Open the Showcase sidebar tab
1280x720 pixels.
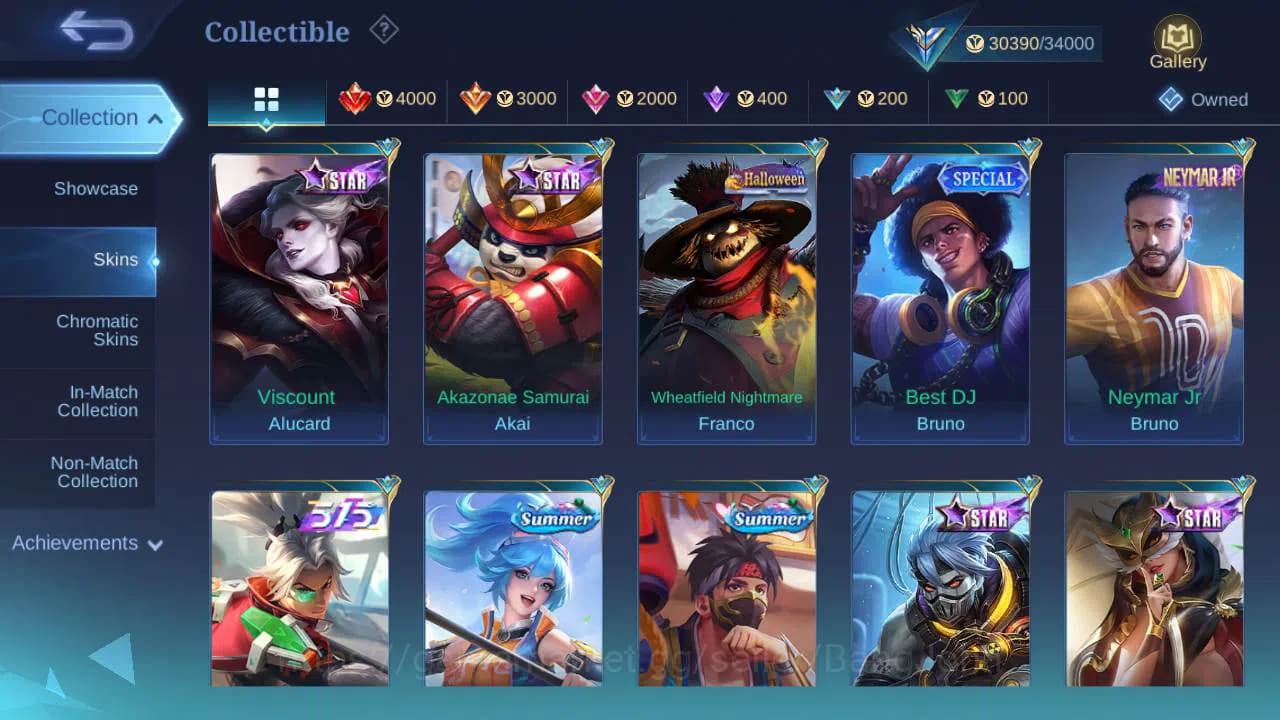[95, 188]
